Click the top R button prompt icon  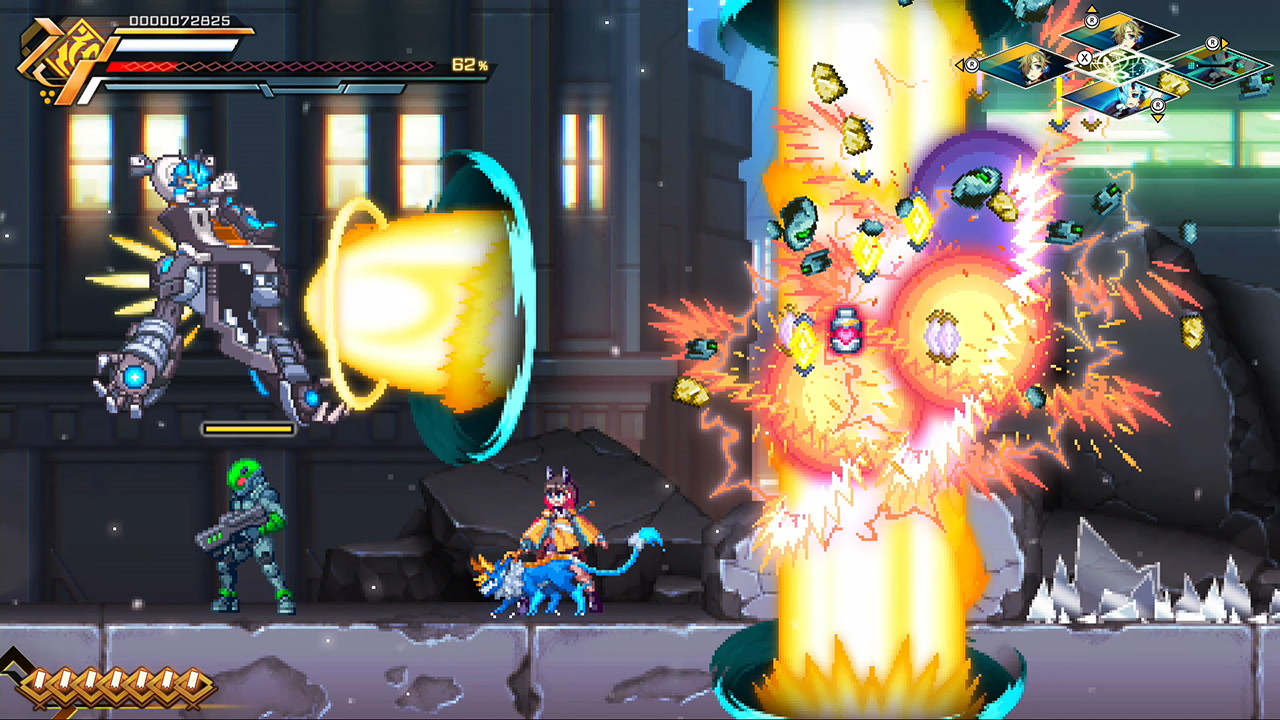1092,21
